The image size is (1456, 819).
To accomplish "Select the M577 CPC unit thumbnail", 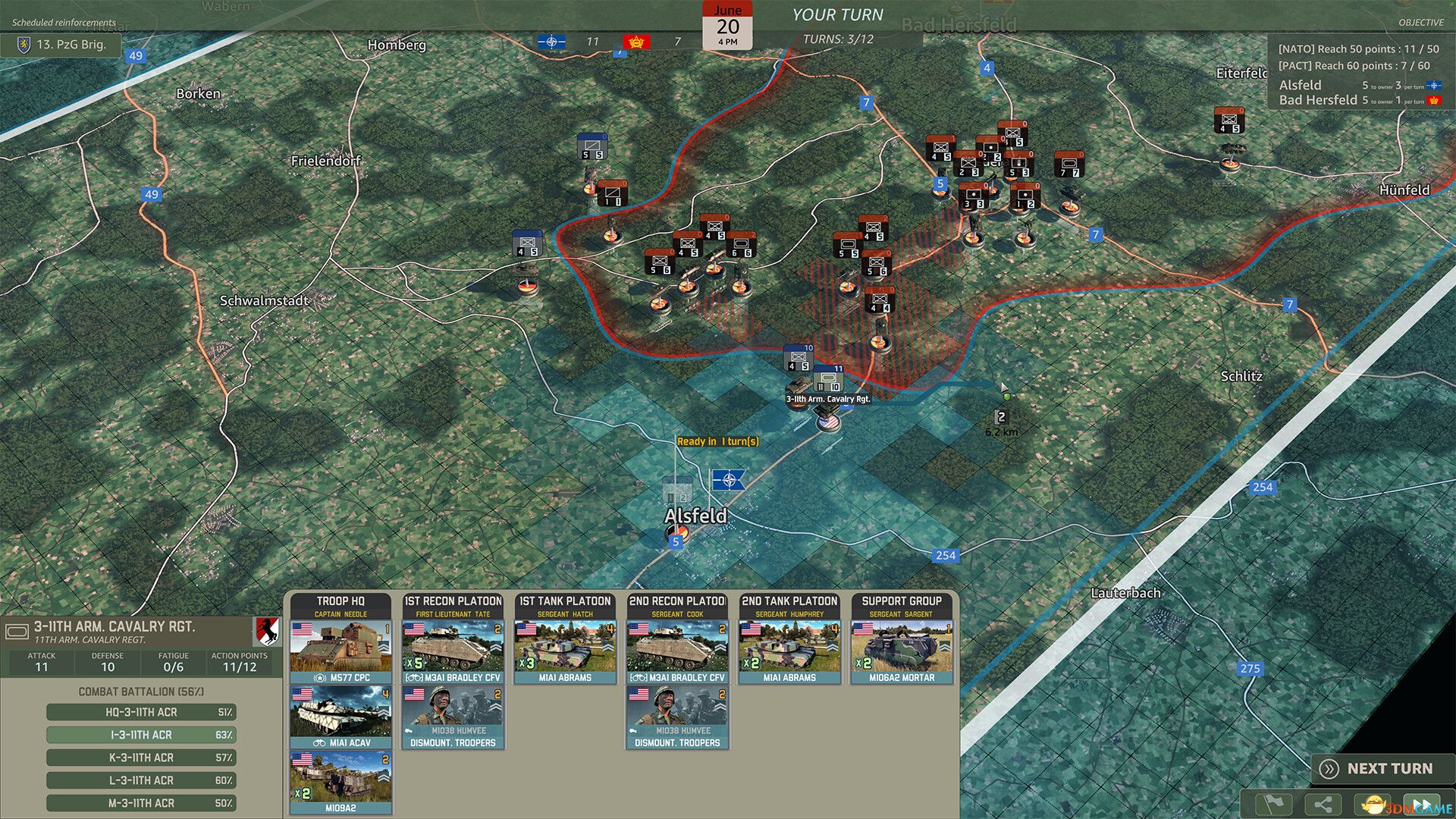I will (339, 648).
